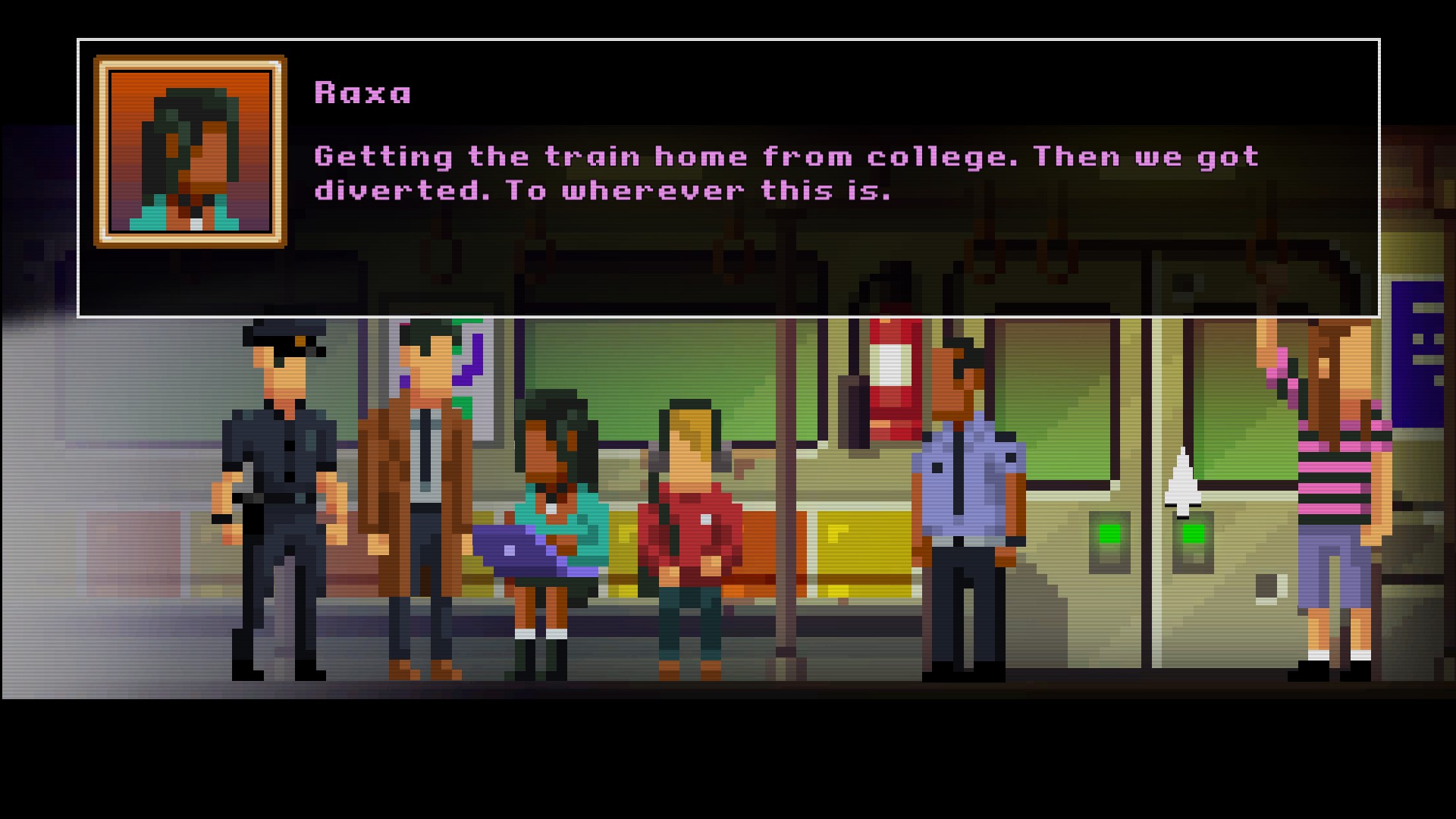Click Raxa's speaker portrait

[190, 151]
